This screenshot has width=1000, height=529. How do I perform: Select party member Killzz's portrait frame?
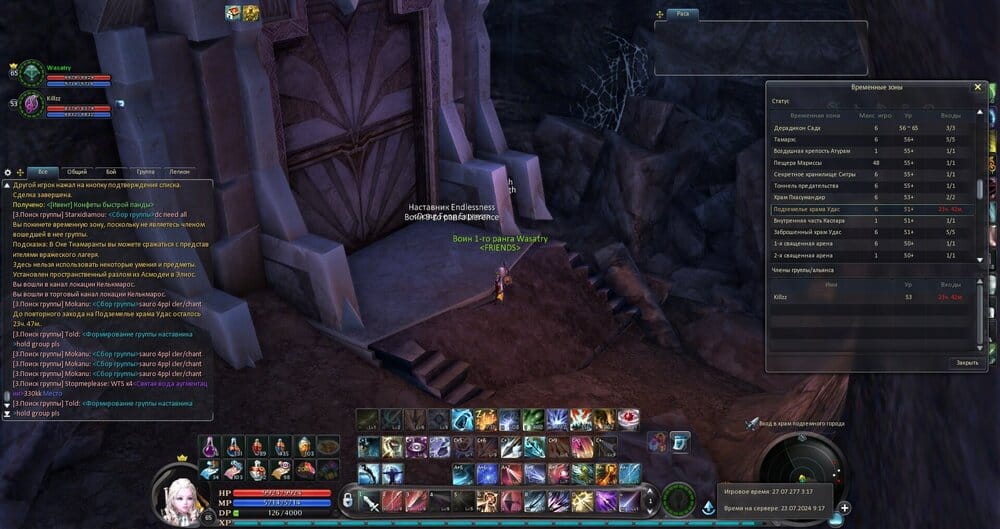pos(31,102)
